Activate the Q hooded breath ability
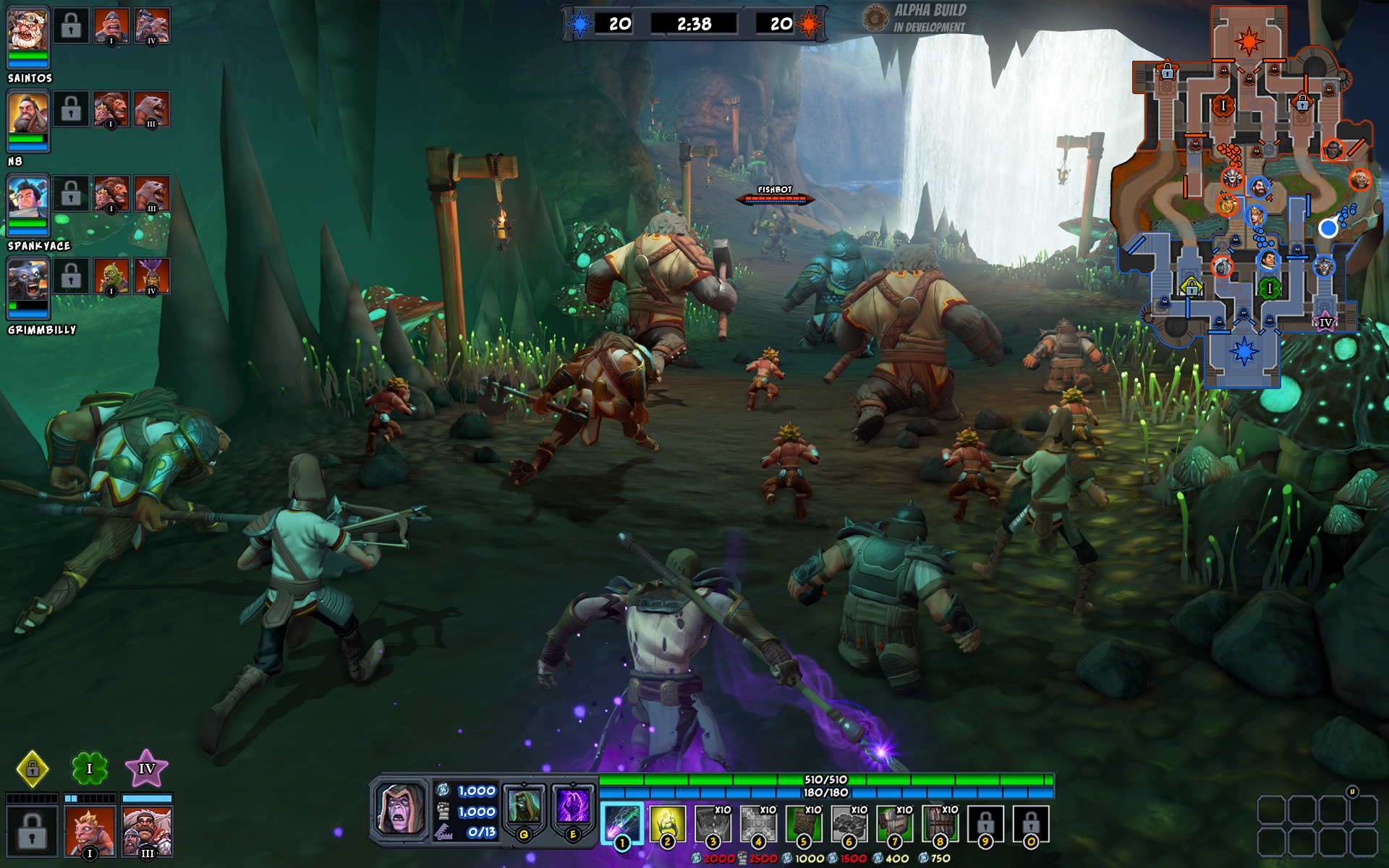The image size is (1389, 868). [x=524, y=807]
